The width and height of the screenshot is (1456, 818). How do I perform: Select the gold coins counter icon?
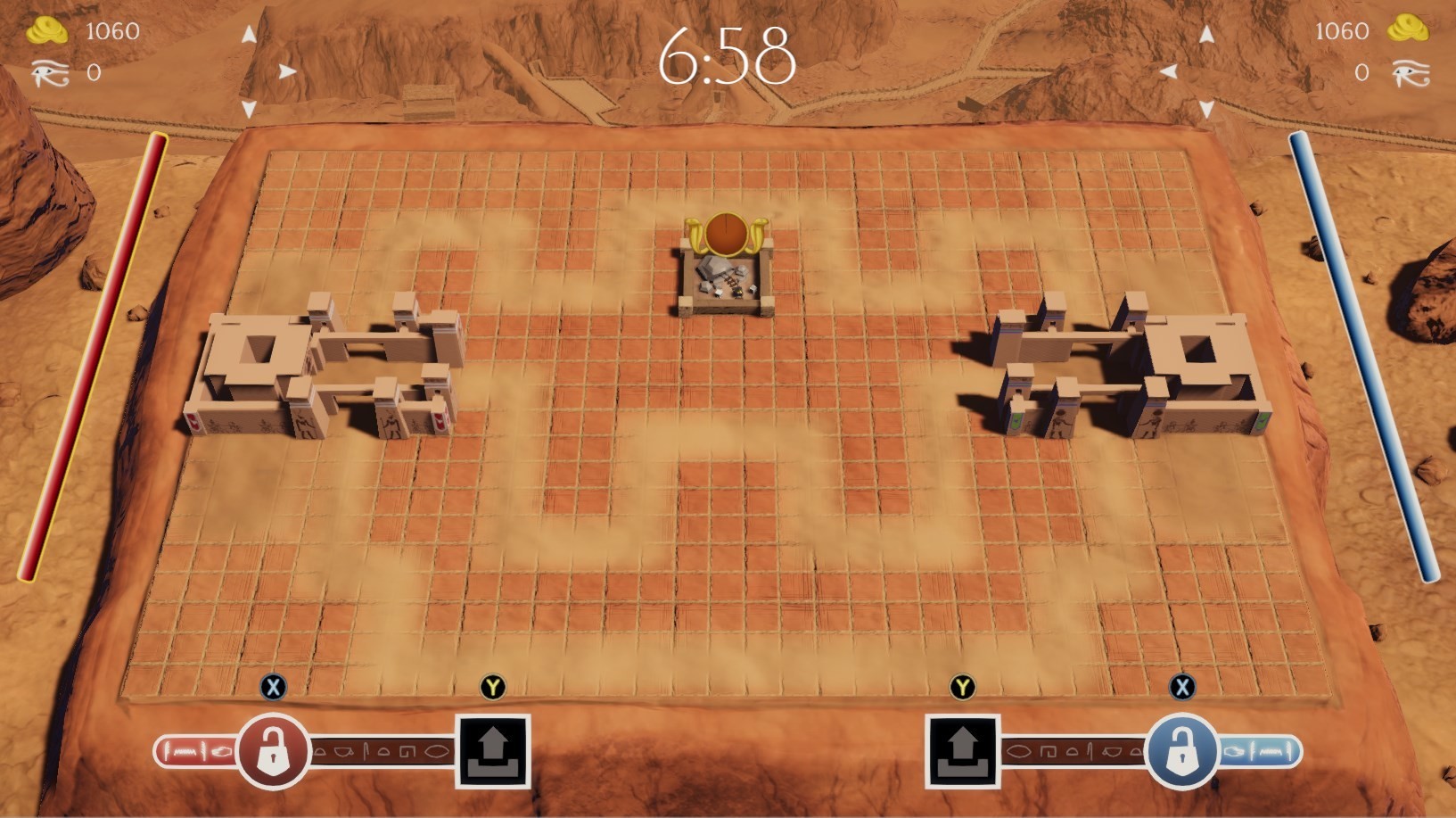click(46, 29)
